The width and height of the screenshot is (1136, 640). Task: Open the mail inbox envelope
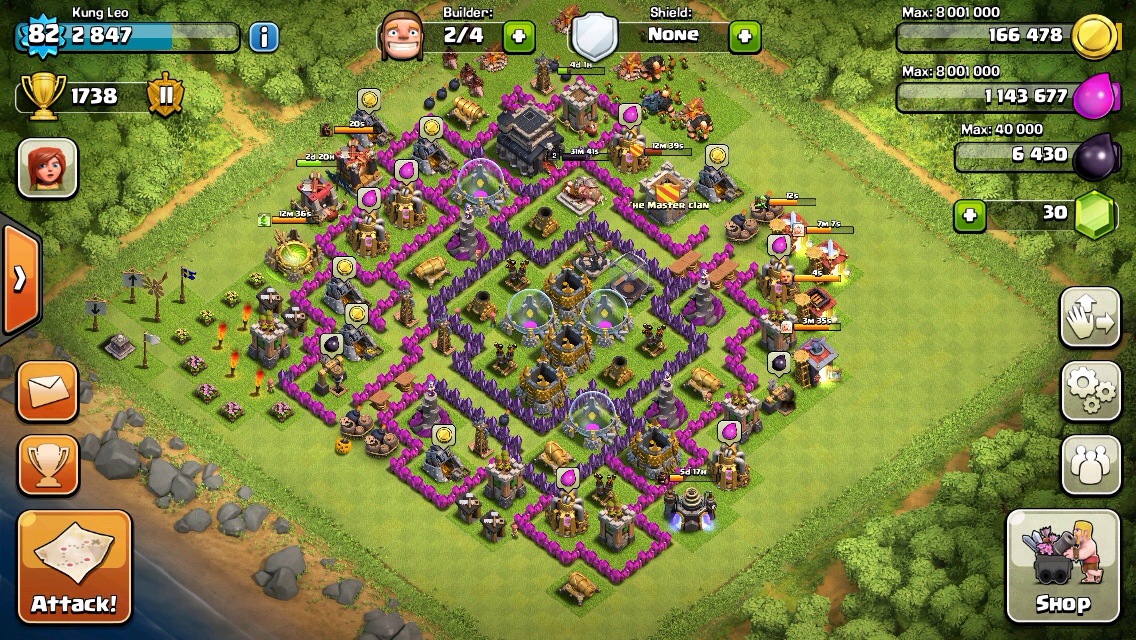pos(48,390)
